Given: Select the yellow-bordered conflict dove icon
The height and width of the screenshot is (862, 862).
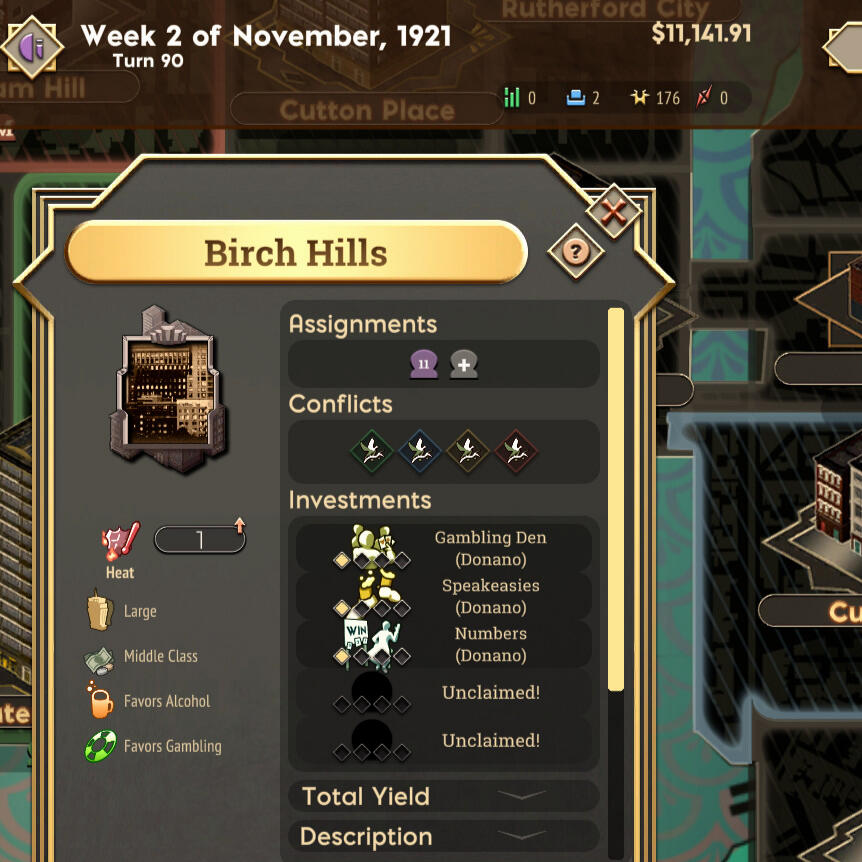Looking at the screenshot, I should point(468,451).
